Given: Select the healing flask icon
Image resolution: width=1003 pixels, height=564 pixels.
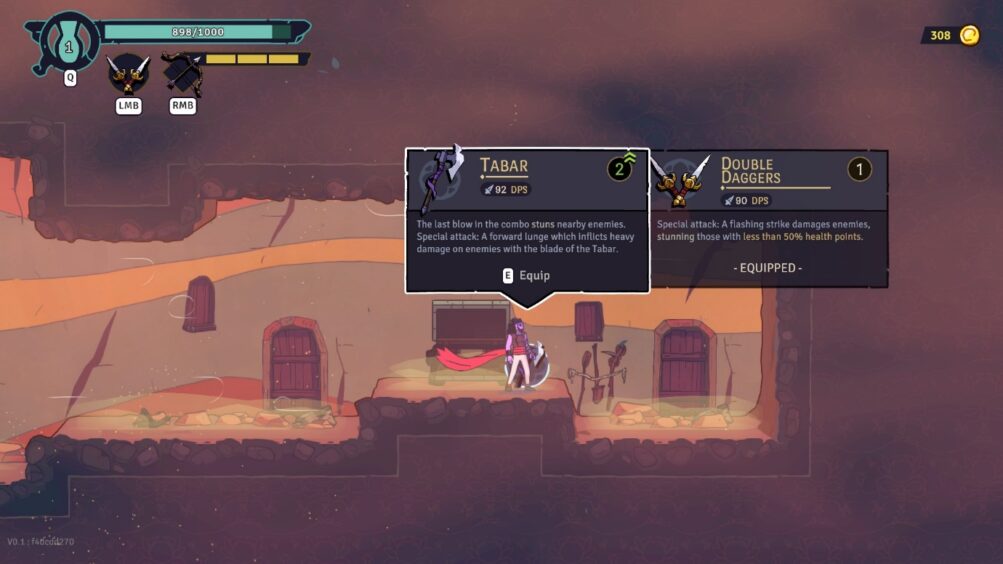Looking at the screenshot, I should point(69,43).
